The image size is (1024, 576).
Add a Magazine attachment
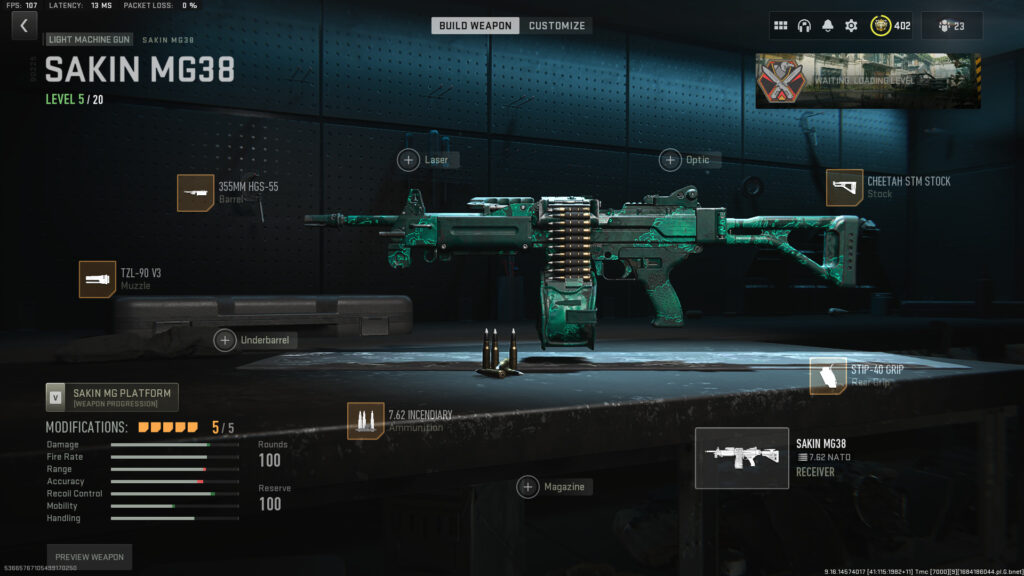[x=528, y=487]
